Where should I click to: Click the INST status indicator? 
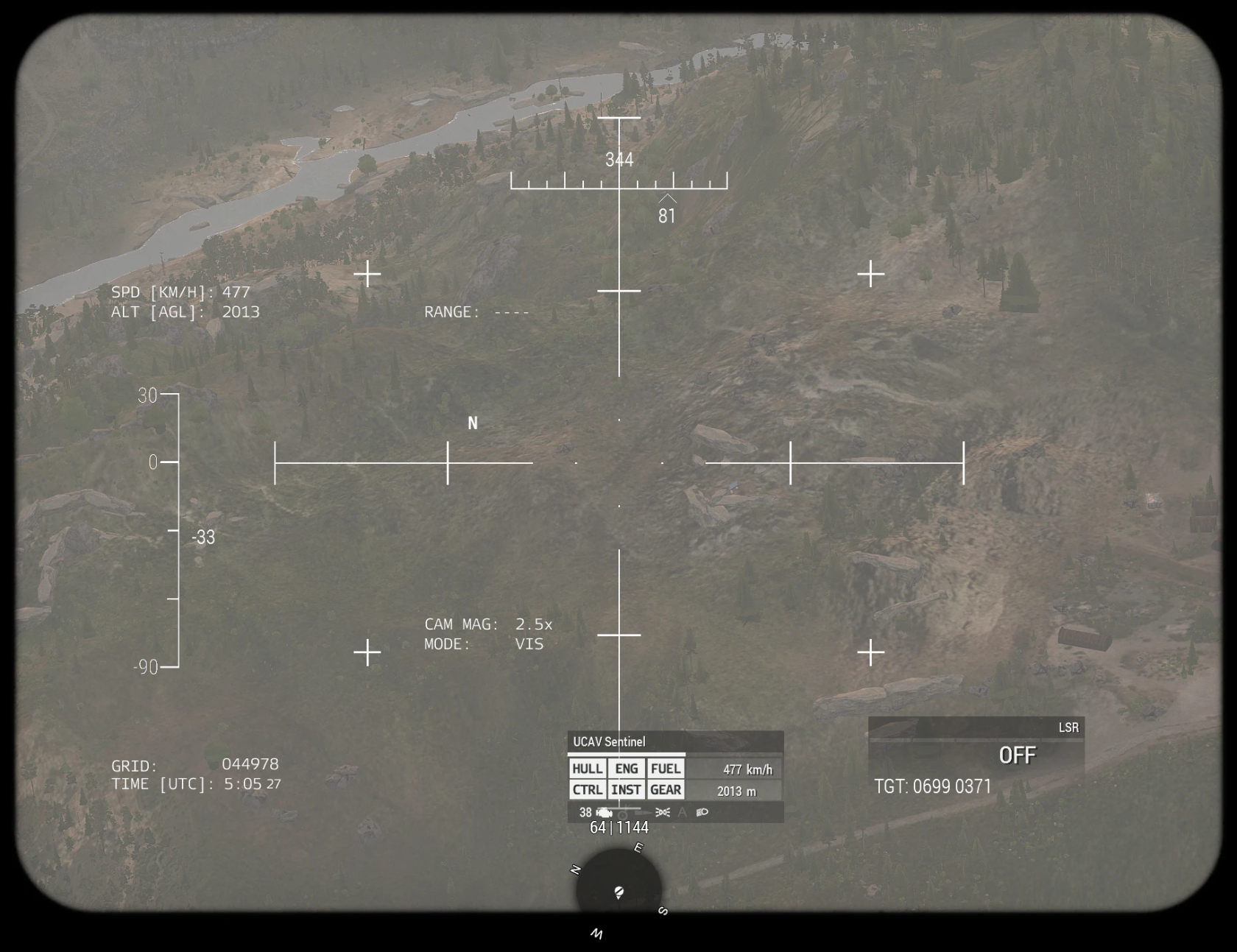(627, 789)
